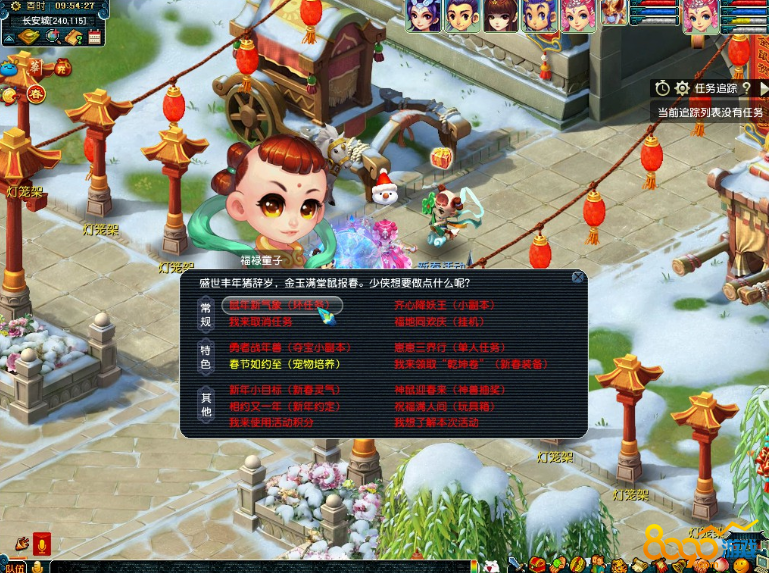Viewport: 769px width, 573px height.
Task: Click the quest tracker help question mark
Action: [747, 89]
